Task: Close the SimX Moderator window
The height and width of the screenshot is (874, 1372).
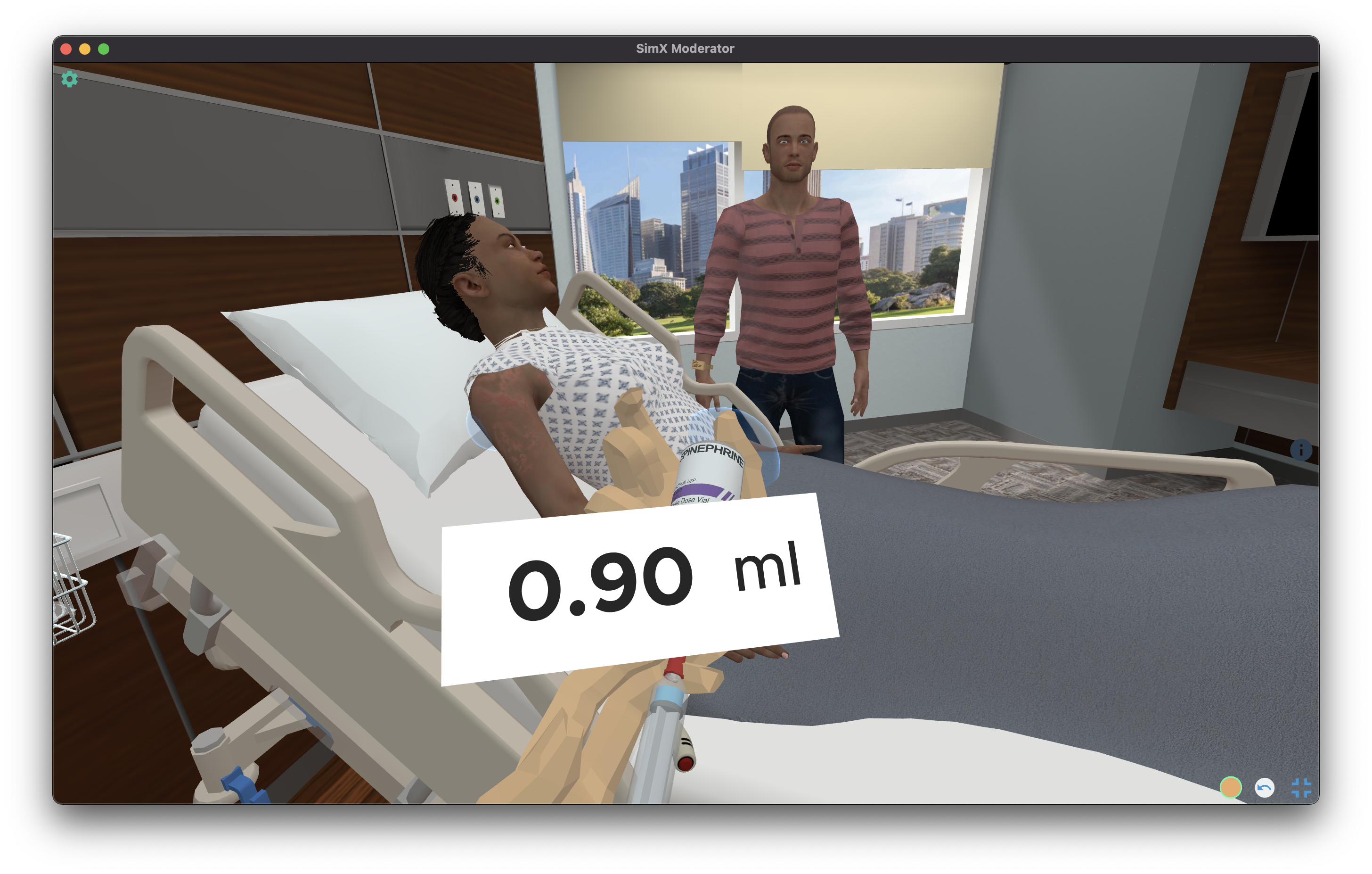Action: point(66,49)
